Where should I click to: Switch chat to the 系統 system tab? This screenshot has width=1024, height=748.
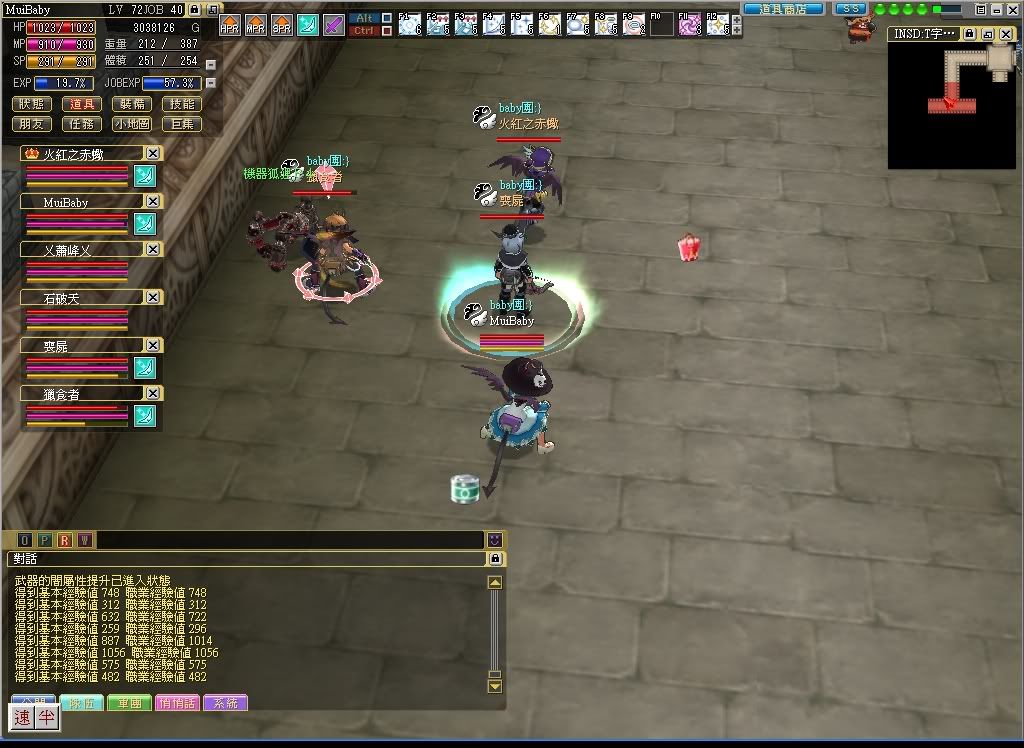(x=225, y=703)
